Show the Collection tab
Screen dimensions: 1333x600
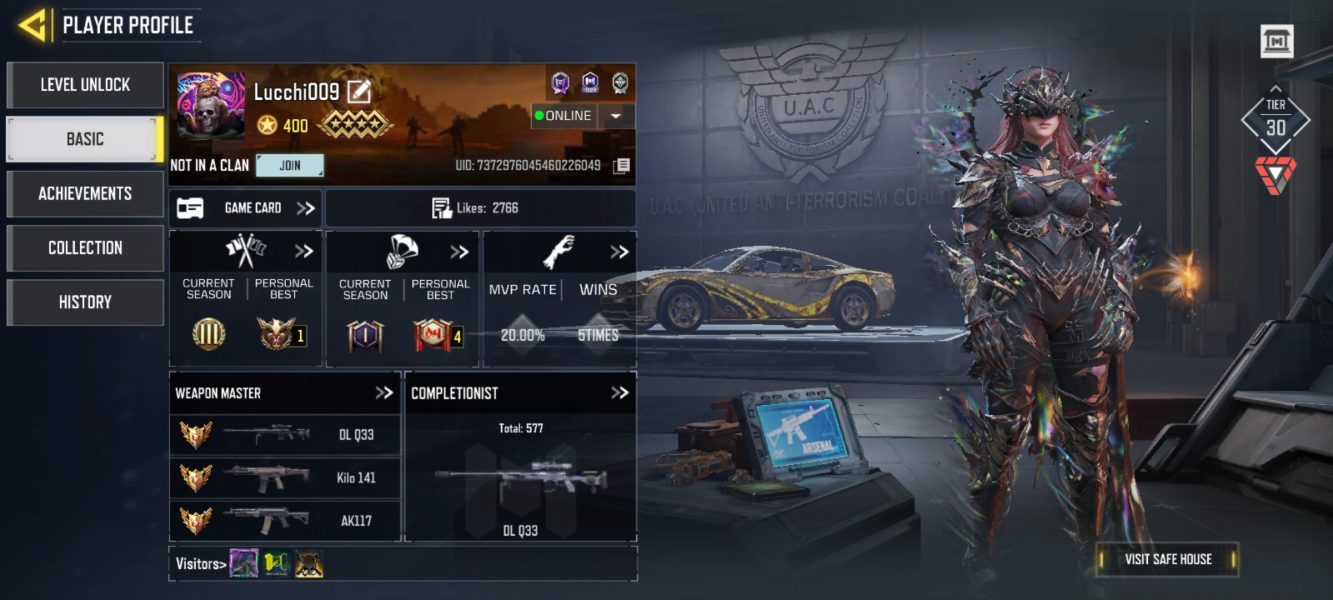click(x=85, y=247)
